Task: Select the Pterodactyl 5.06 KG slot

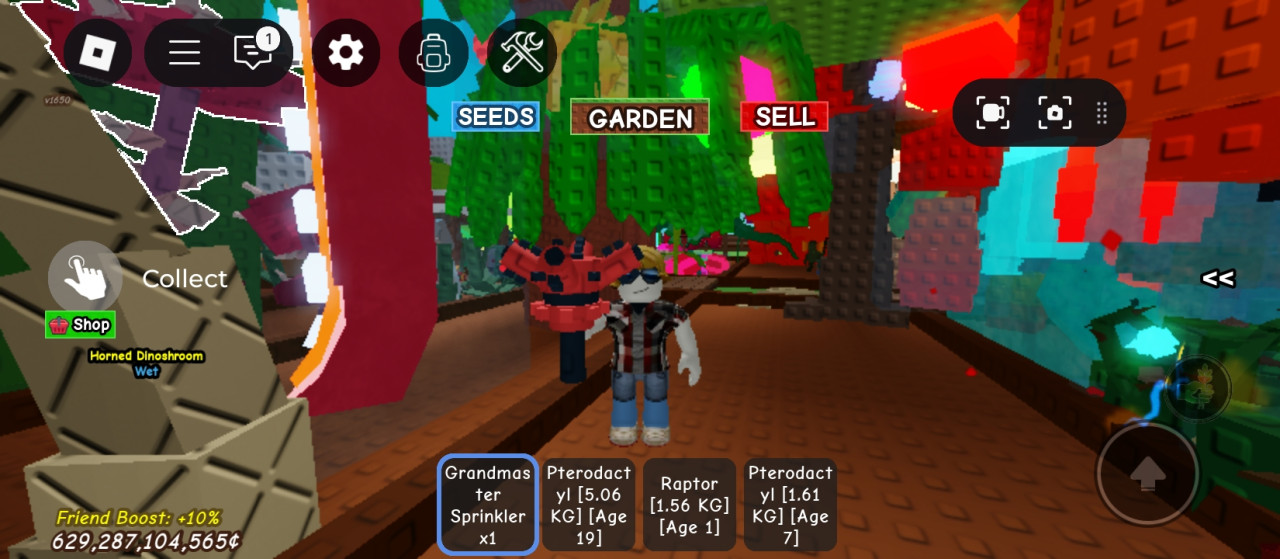Action: [589, 505]
